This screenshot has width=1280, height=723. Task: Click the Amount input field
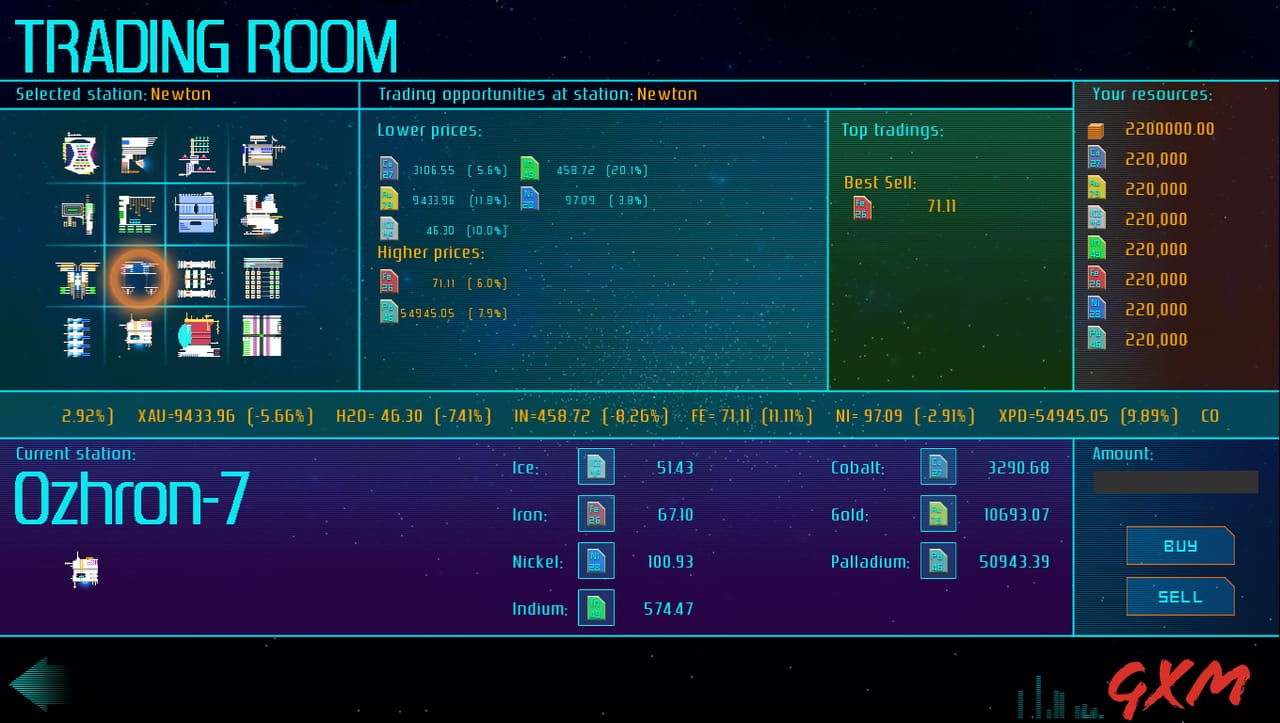1176,482
